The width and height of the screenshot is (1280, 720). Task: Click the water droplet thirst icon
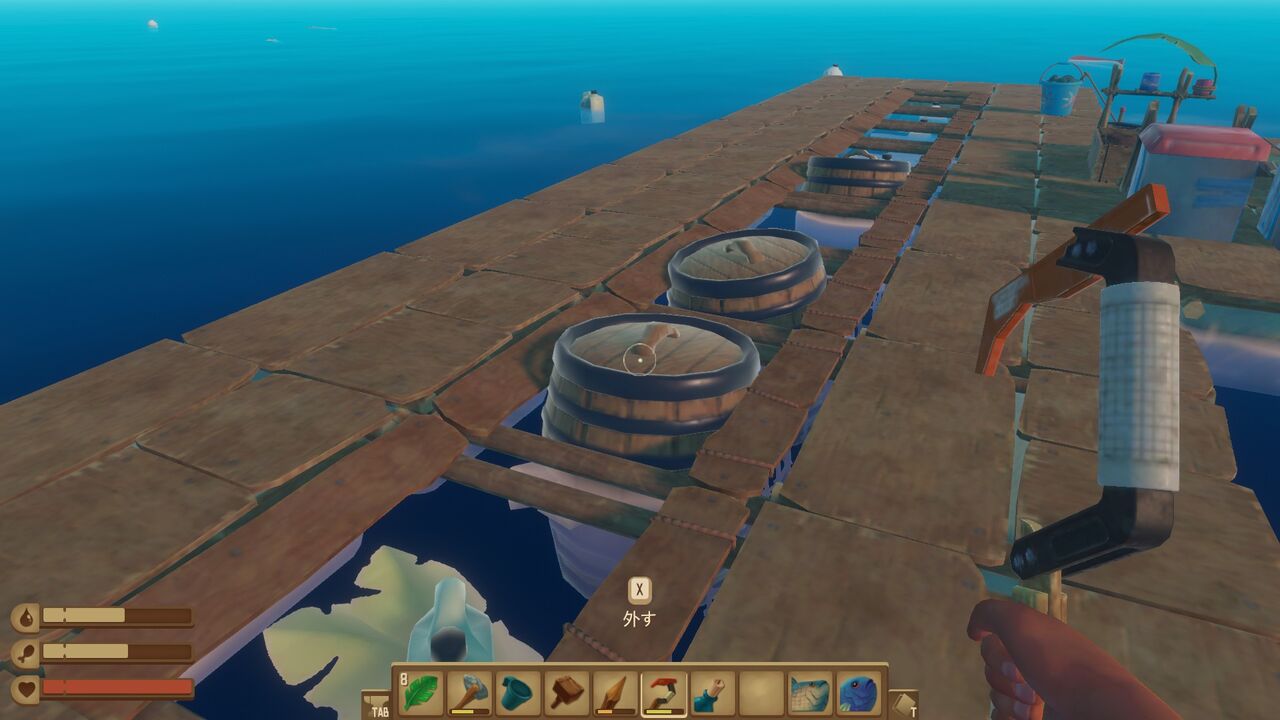(x=25, y=615)
